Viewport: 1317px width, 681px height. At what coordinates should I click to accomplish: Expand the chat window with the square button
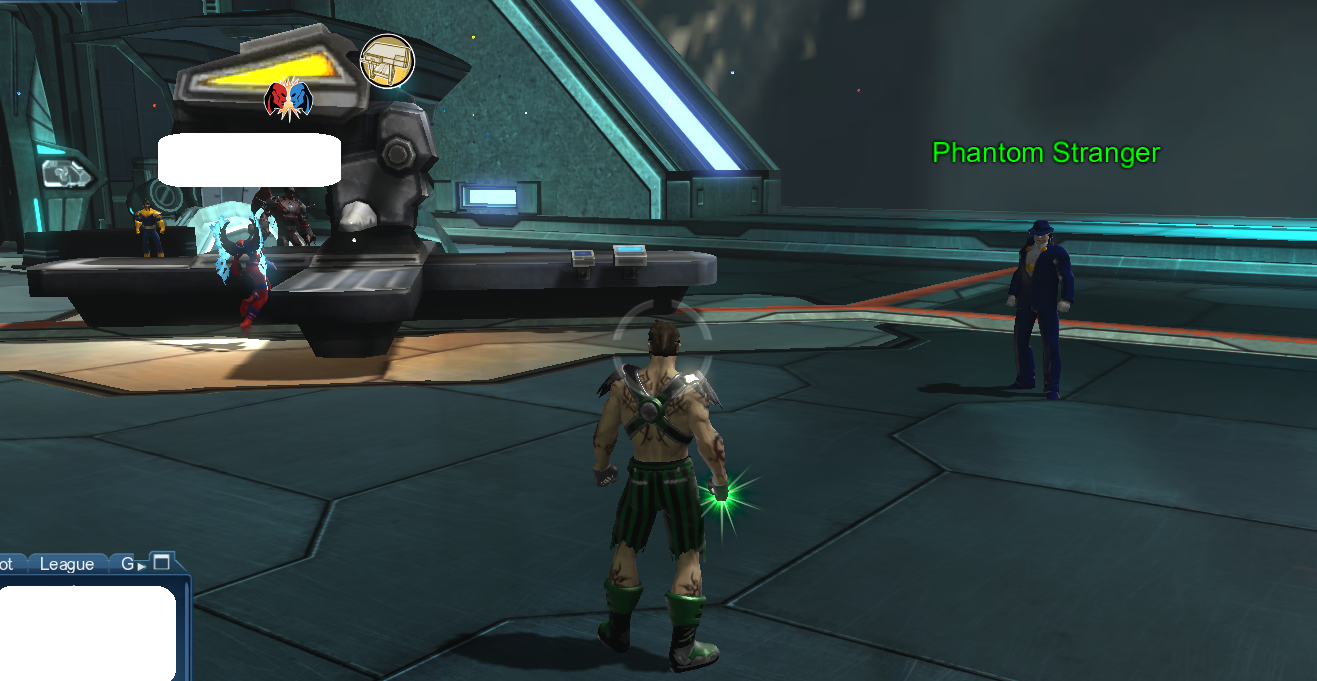pos(161,562)
